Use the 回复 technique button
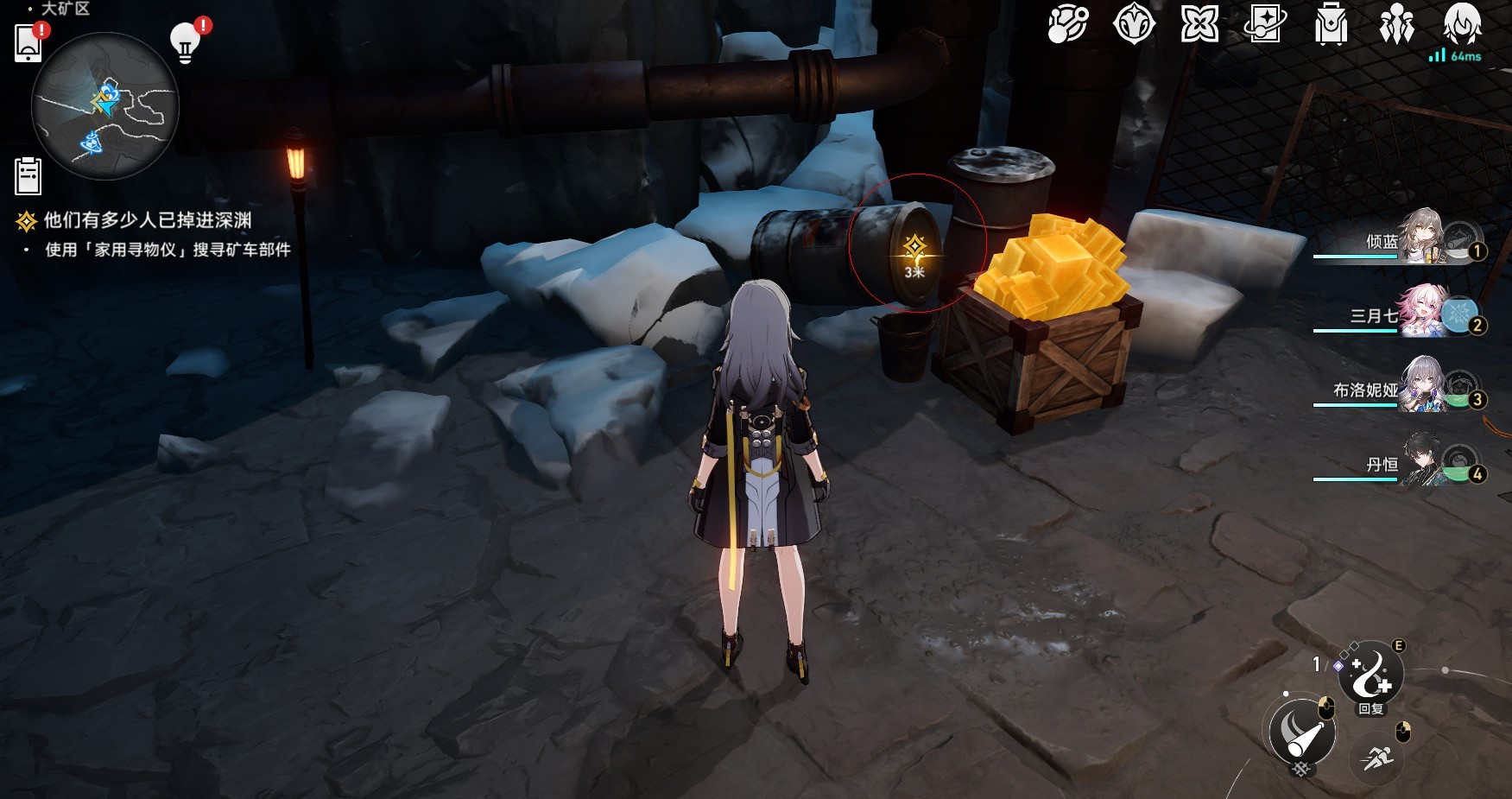1512x799 pixels. 1370,675
